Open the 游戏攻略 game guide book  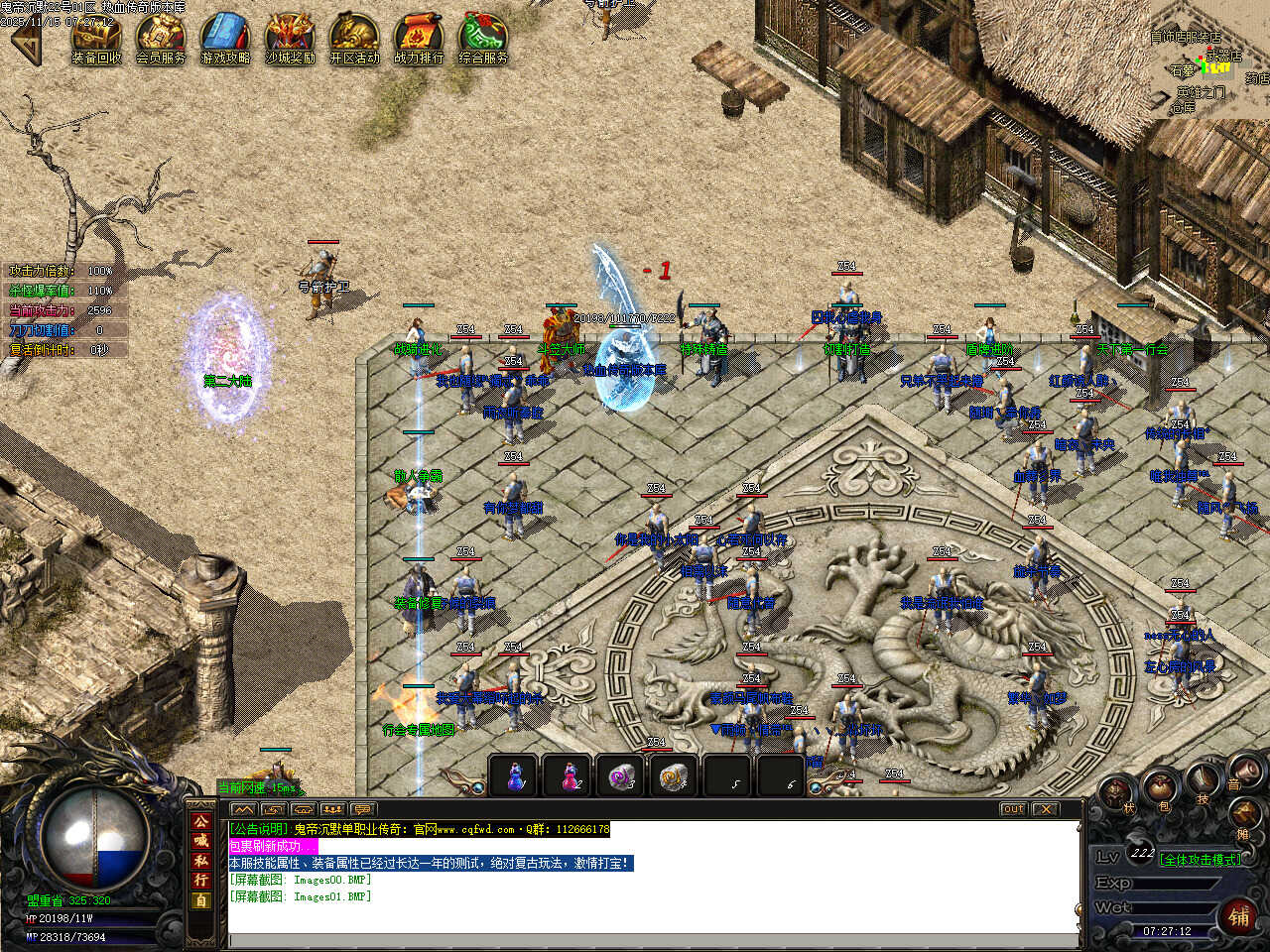tap(225, 37)
